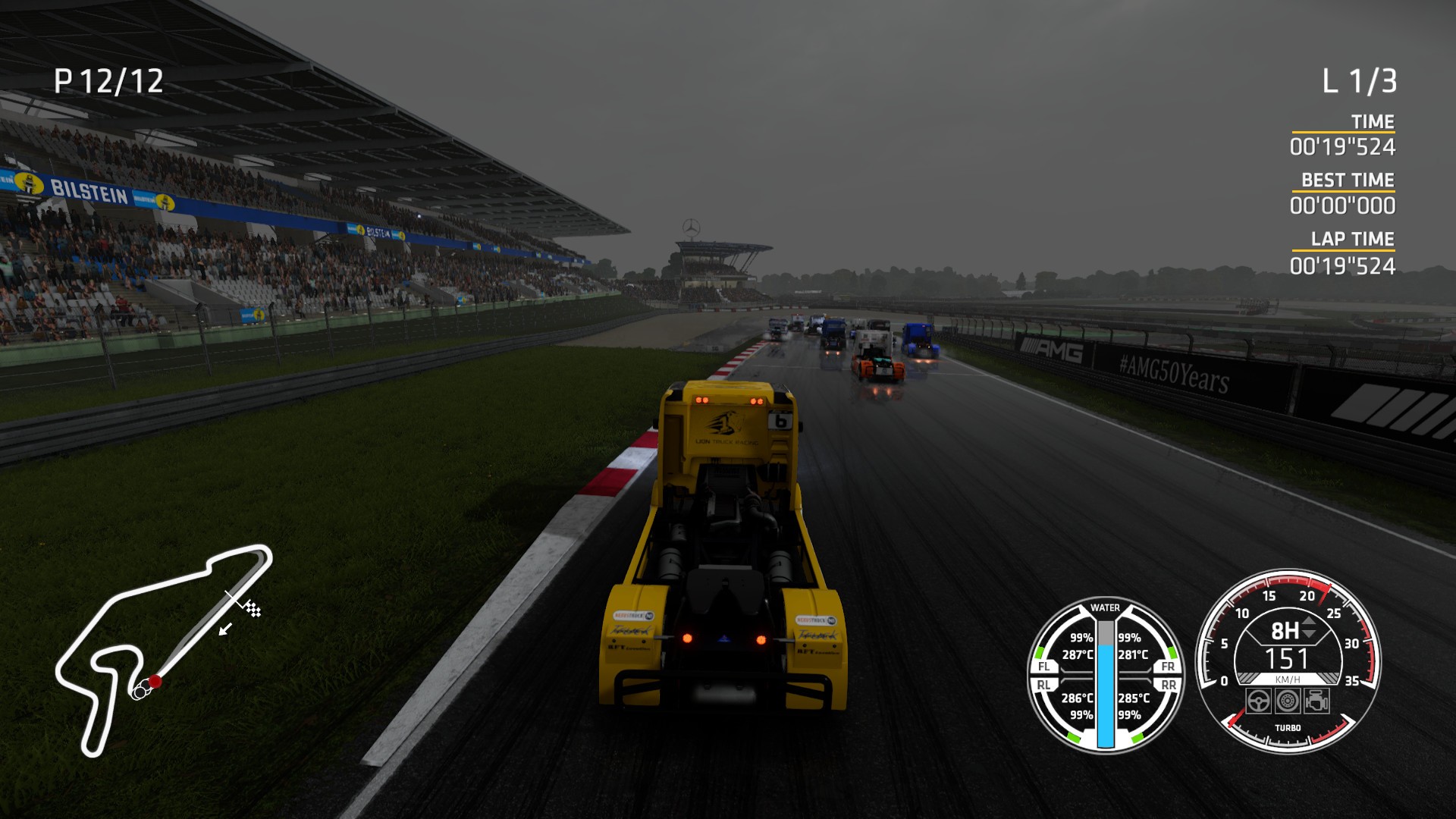Click the red player dot on the track map
The image size is (1456, 819).
pos(155,682)
